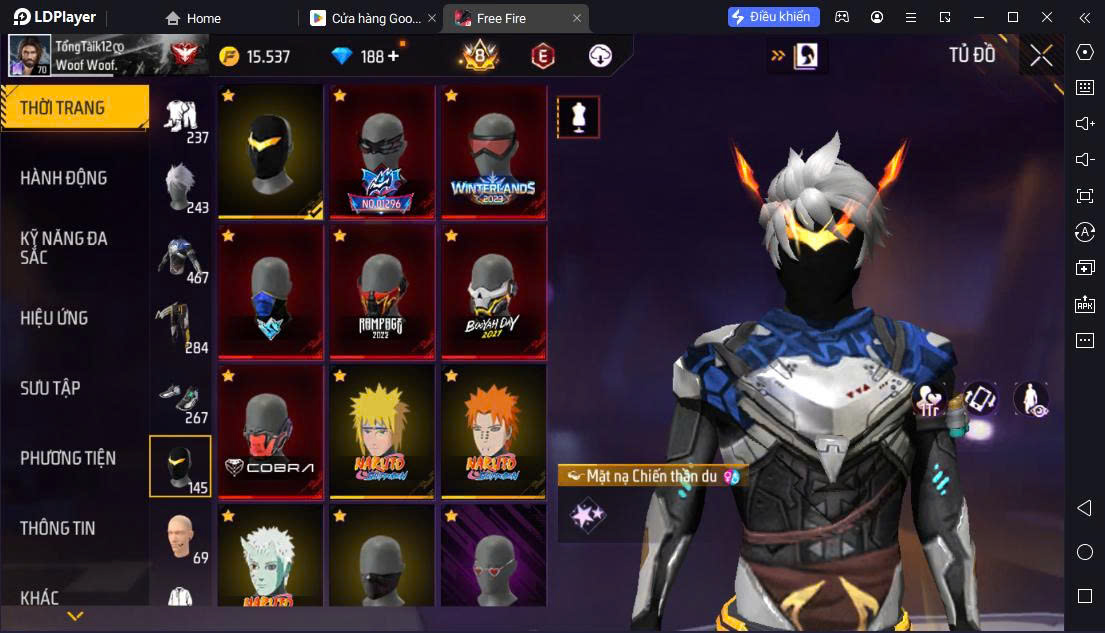The image size is (1105, 633).
Task: Select the yellow-haired Naruto head item
Action: point(381,432)
